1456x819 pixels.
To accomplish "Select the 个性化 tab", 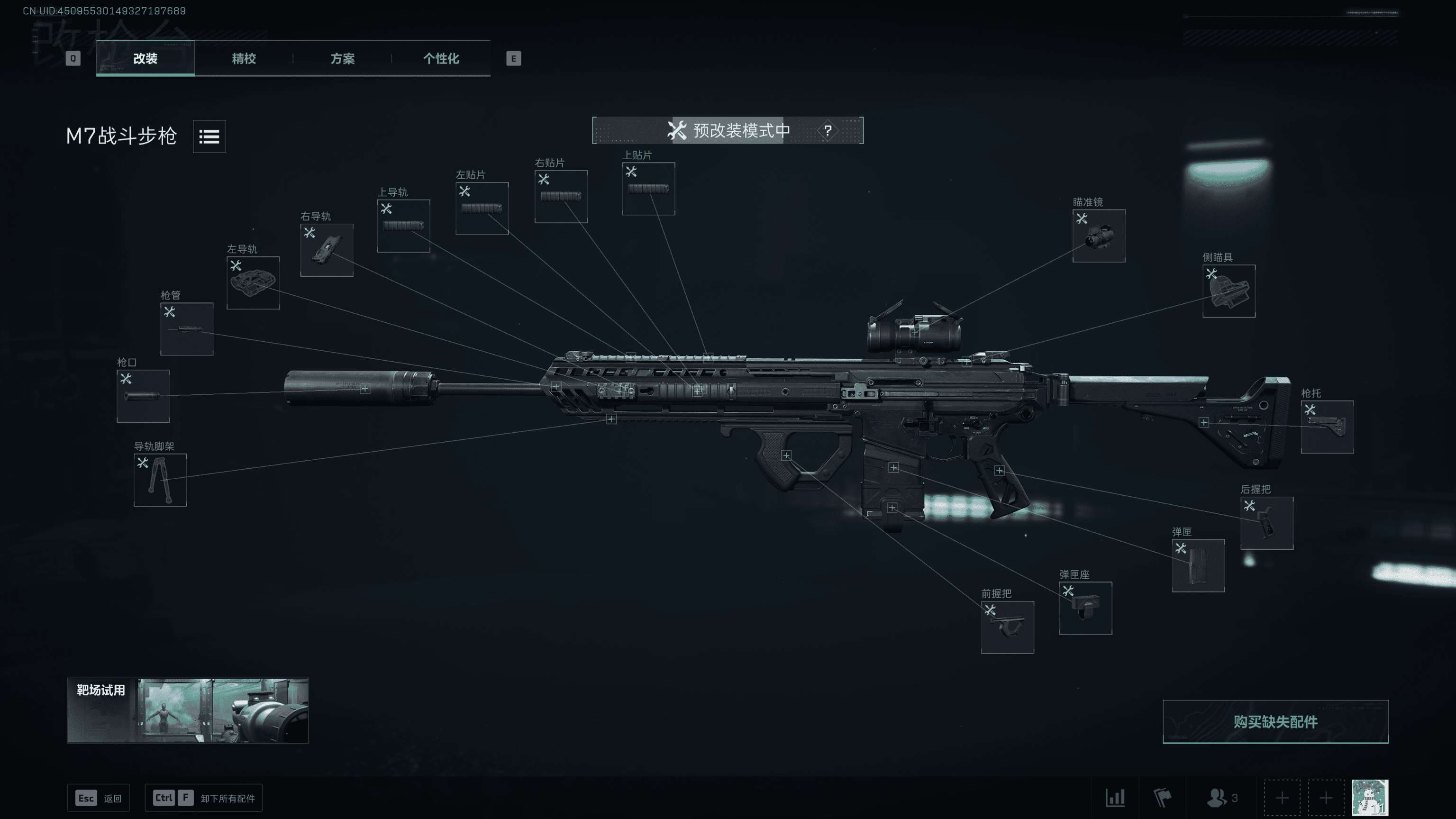I will (441, 58).
